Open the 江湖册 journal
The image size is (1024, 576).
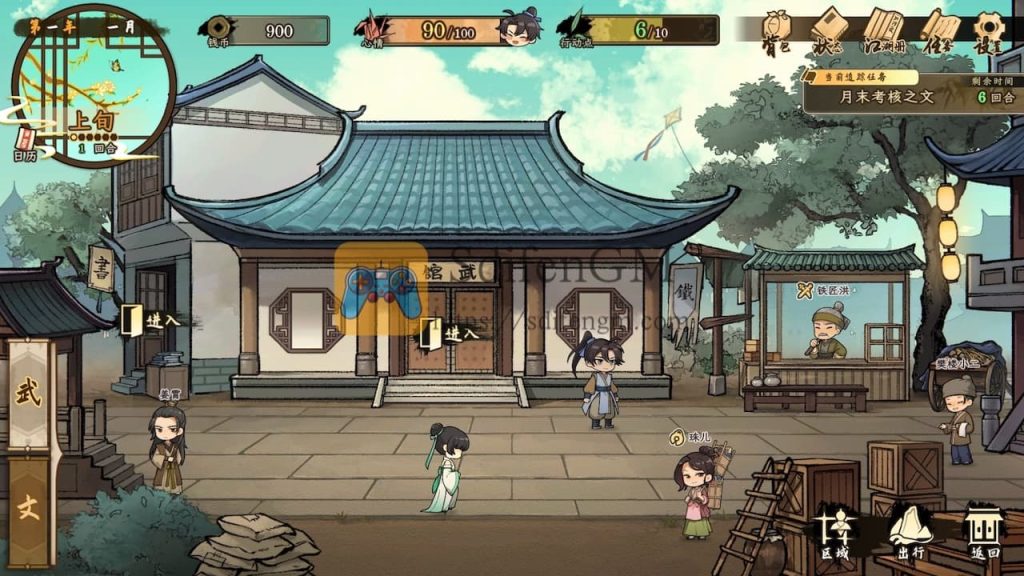coord(884,28)
